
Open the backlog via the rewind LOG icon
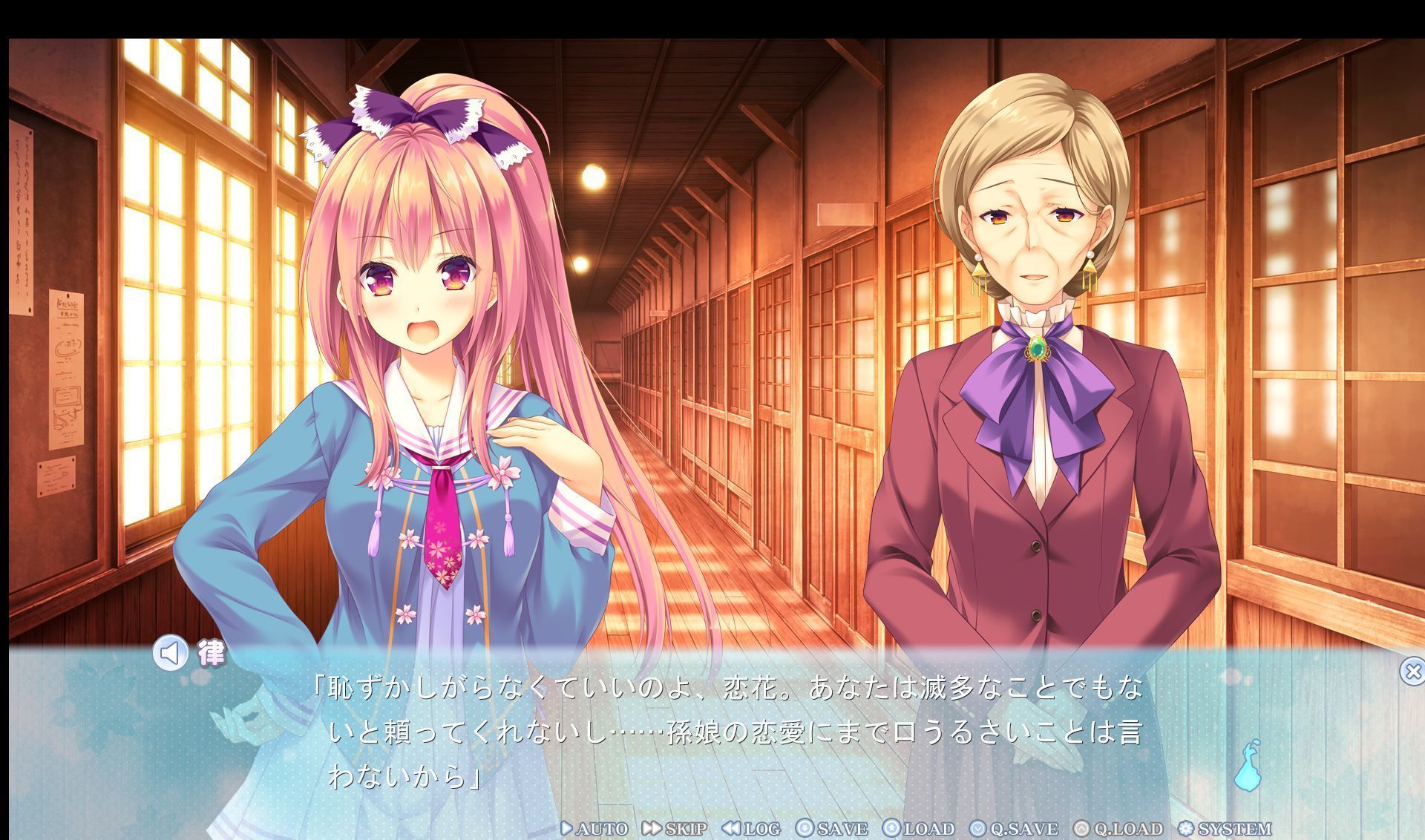click(x=730, y=829)
